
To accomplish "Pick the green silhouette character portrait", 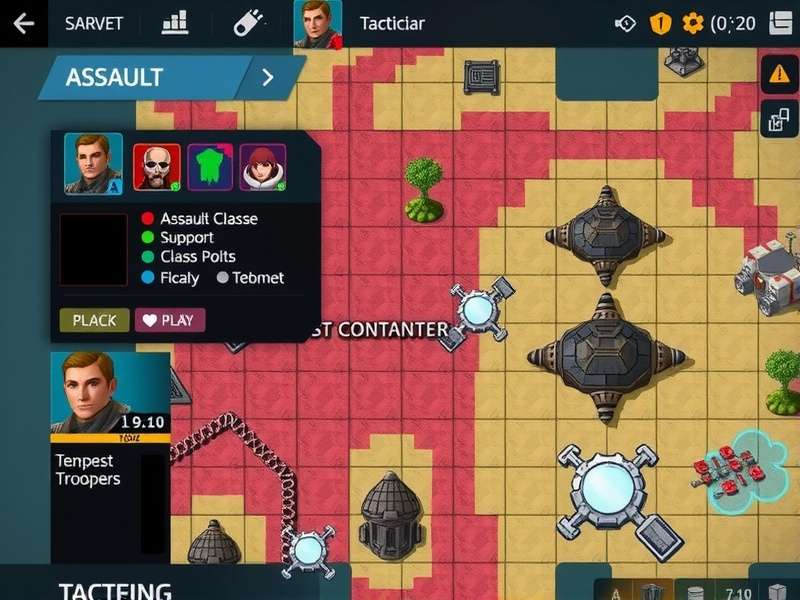I will 210,167.
